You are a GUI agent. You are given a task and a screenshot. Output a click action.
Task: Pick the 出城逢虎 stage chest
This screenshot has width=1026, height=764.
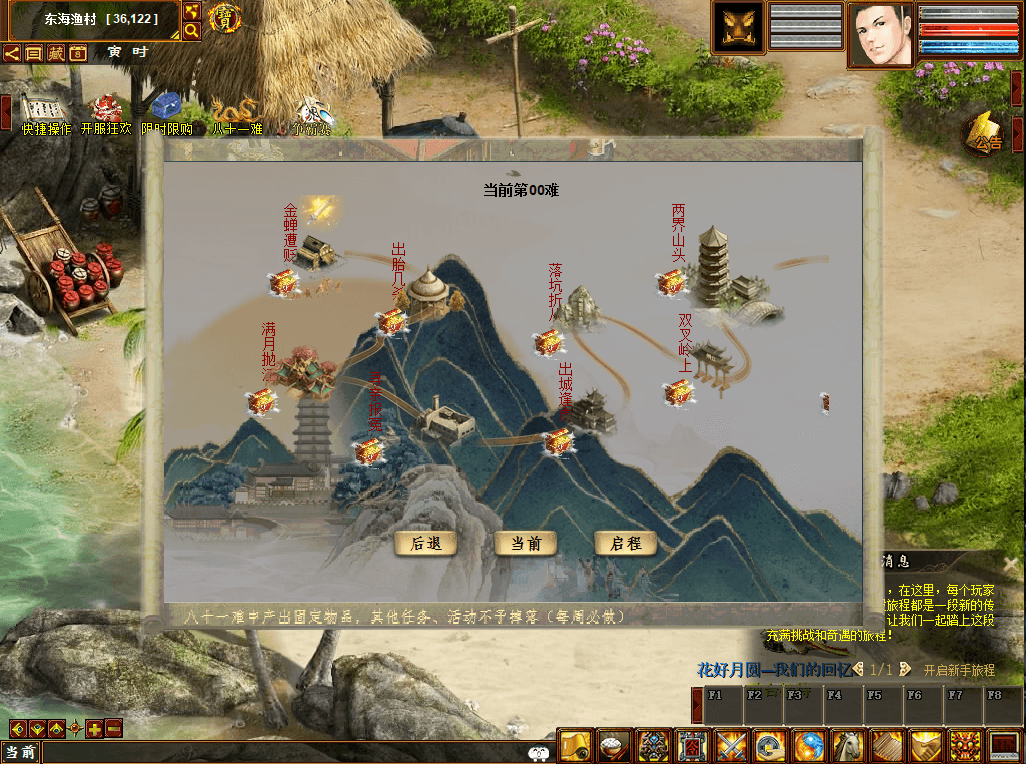[x=558, y=440]
